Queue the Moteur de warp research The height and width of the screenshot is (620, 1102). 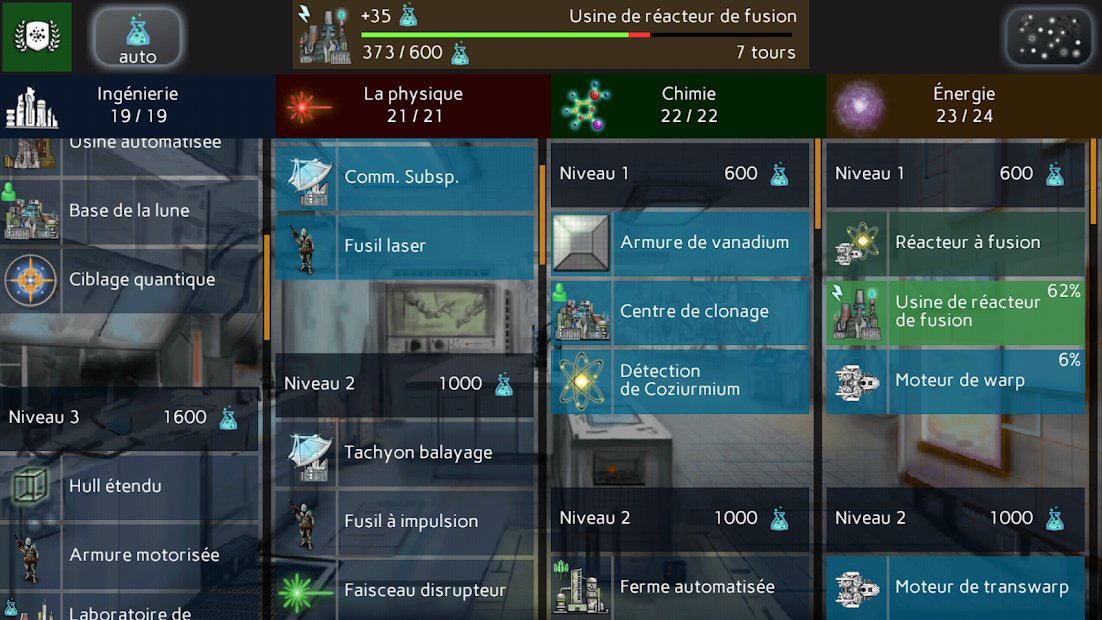pyautogui.click(x=955, y=380)
